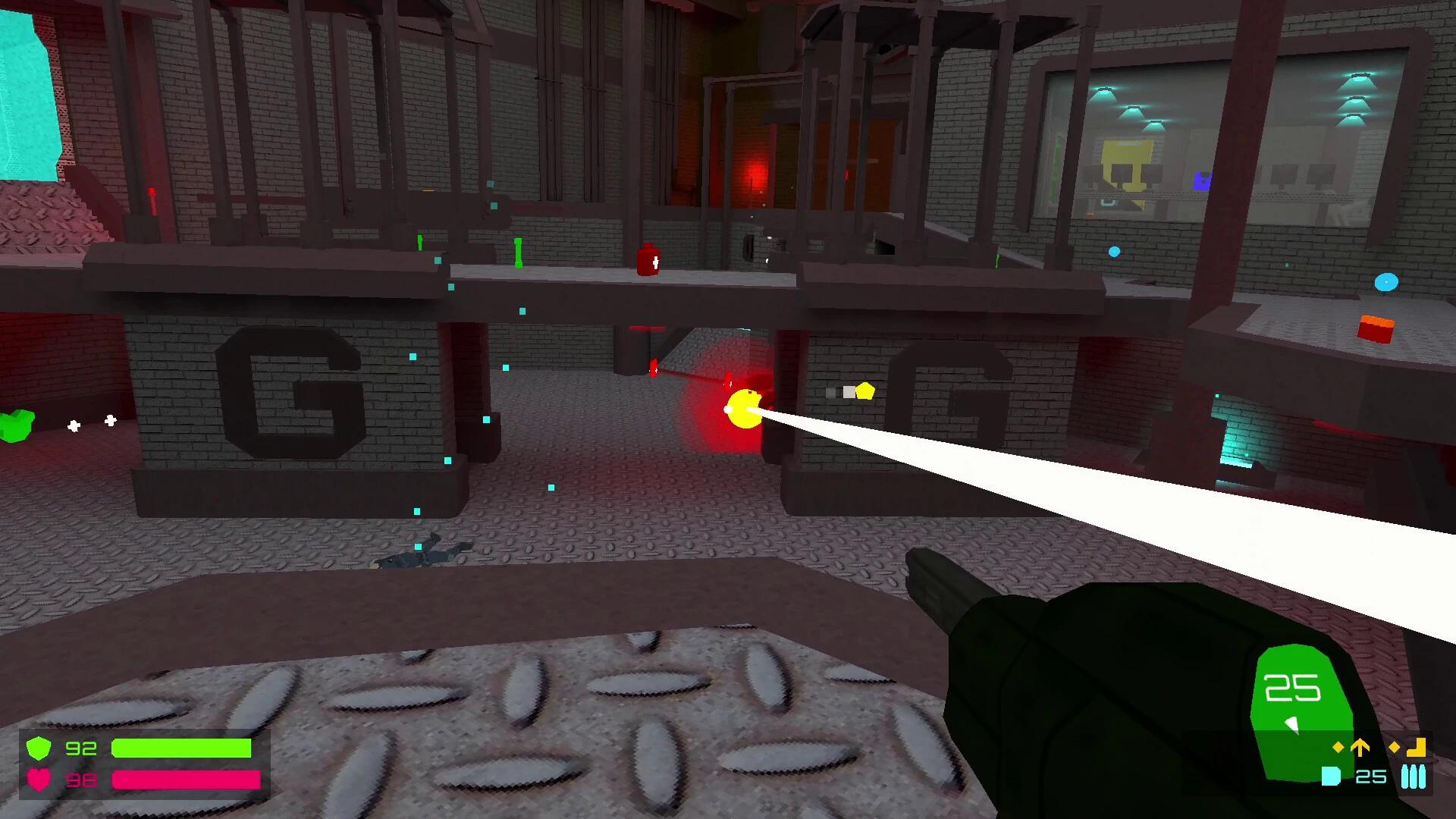Select the yellow diamond near the weapon mod icon
1456x819 pixels.
[1395, 747]
